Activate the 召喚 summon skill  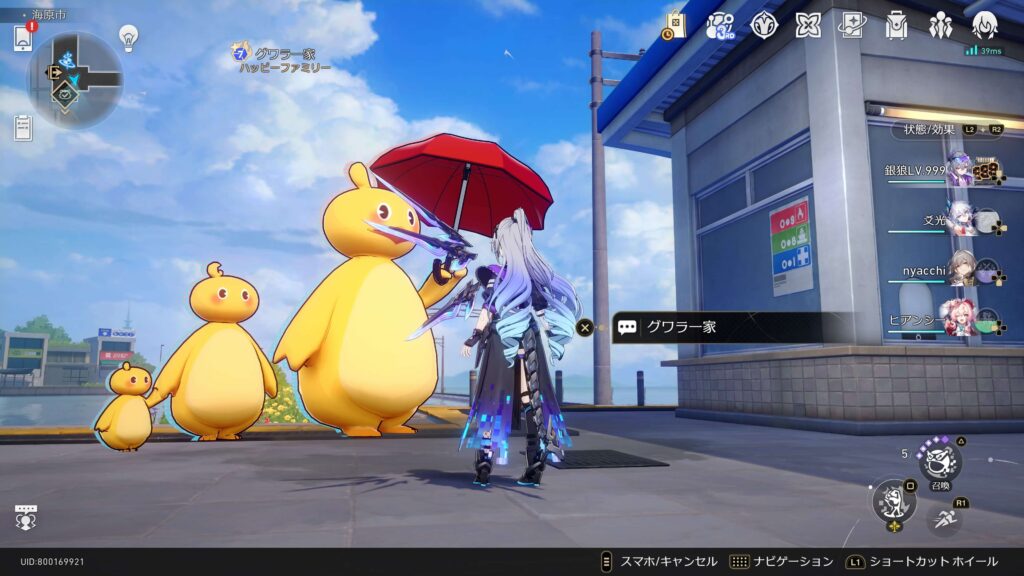pyautogui.click(x=940, y=461)
